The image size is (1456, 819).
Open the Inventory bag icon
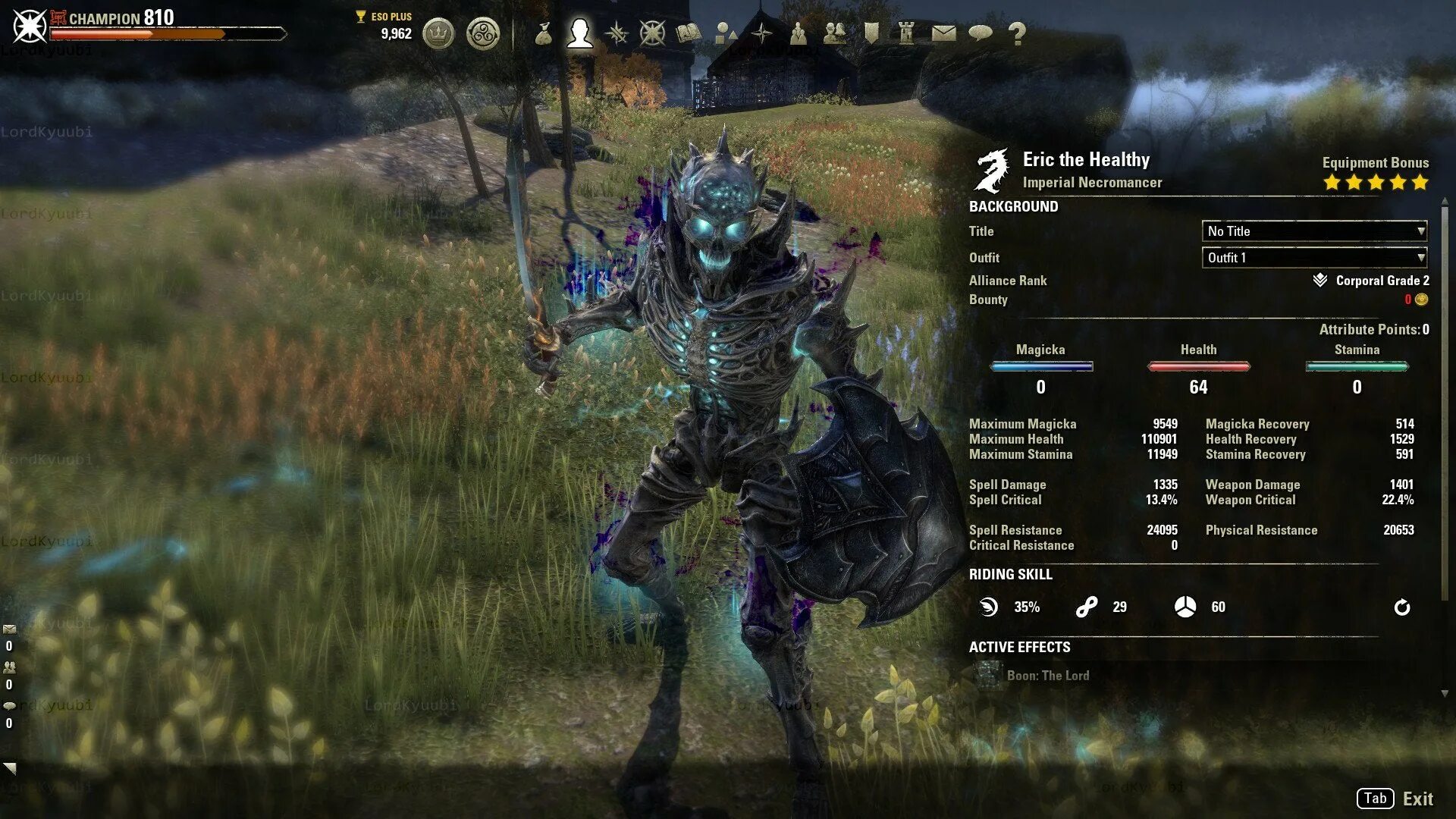(x=543, y=33)
